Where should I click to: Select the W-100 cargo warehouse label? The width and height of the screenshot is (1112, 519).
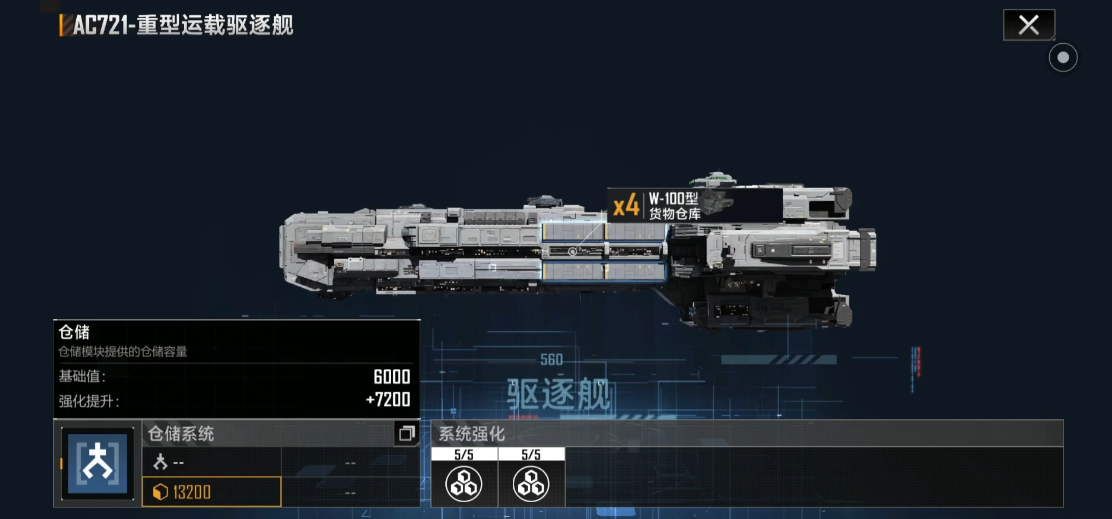tap(672, 205)
